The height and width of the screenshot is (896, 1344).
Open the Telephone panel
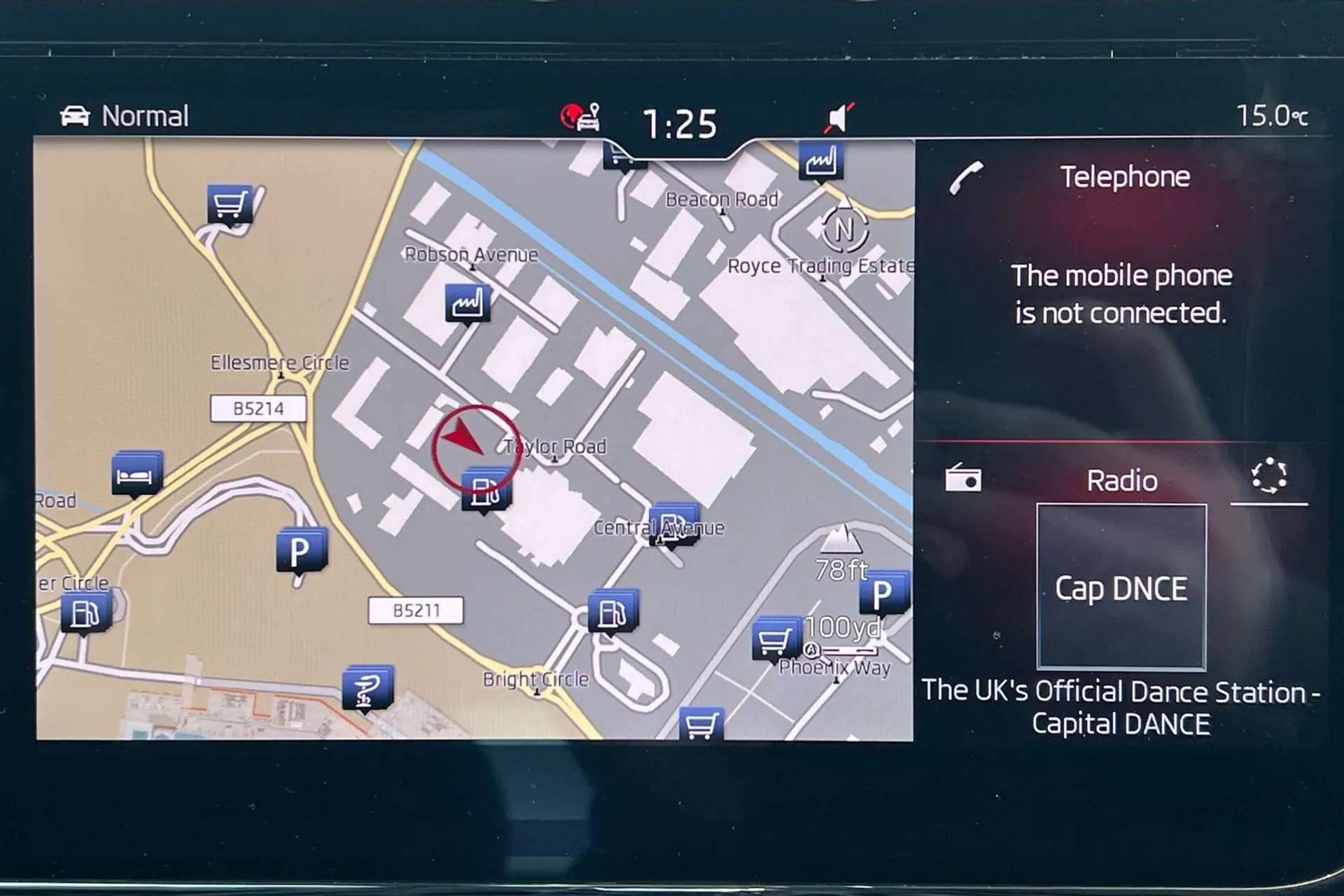[1123, 177]
